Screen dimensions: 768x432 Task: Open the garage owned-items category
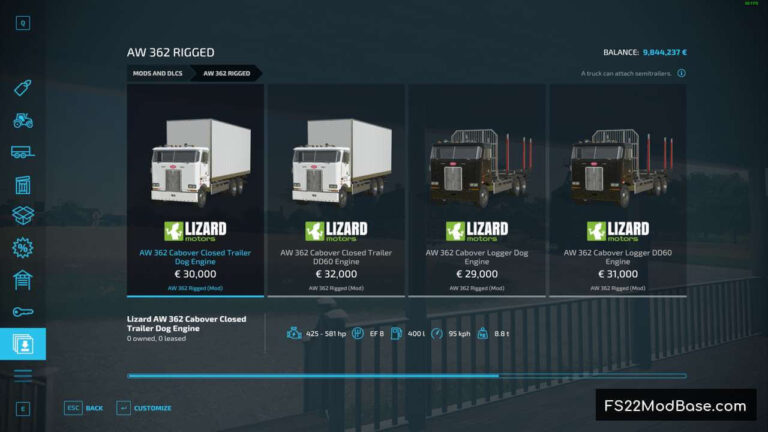[23, 279]
